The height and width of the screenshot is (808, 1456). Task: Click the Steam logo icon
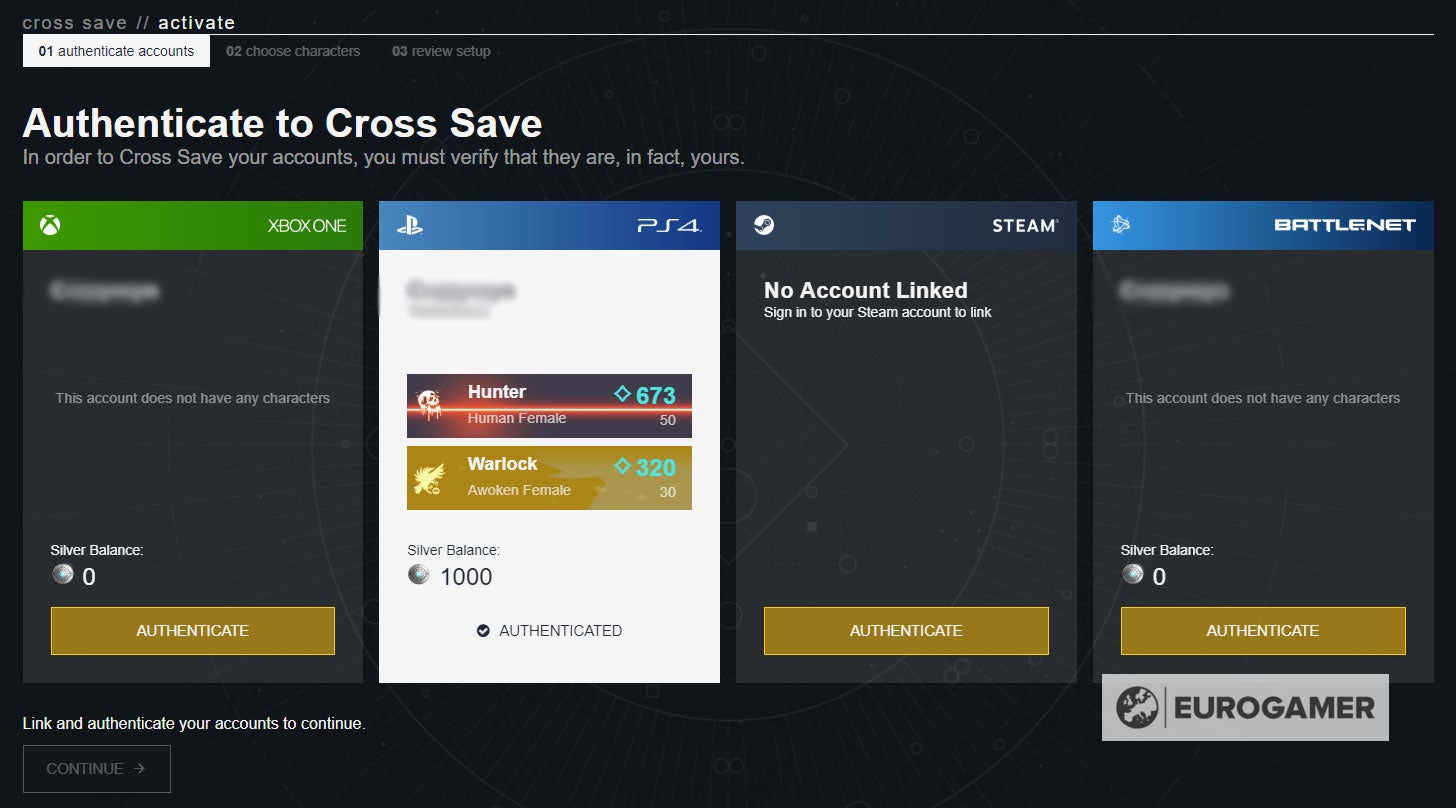point(763,224)
